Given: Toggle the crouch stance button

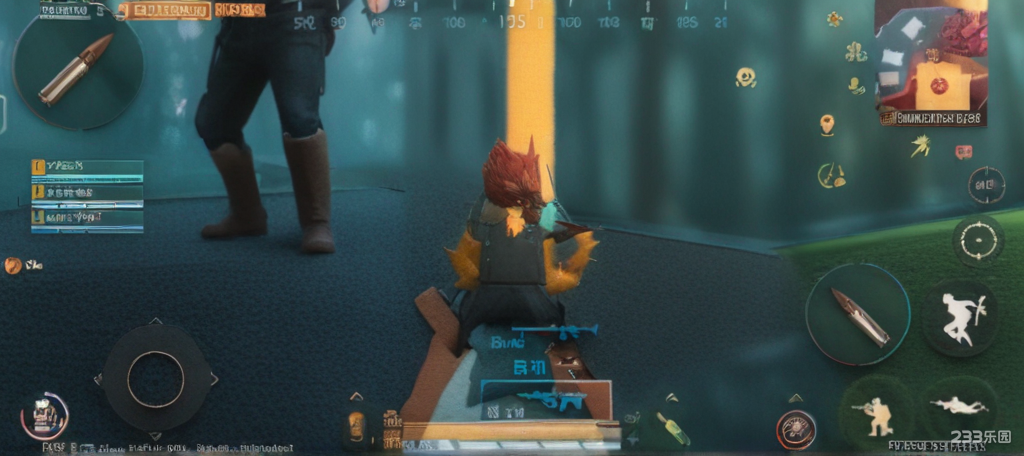Looking at the screenshot, I should pyautogui.click(x=874, y=413).
